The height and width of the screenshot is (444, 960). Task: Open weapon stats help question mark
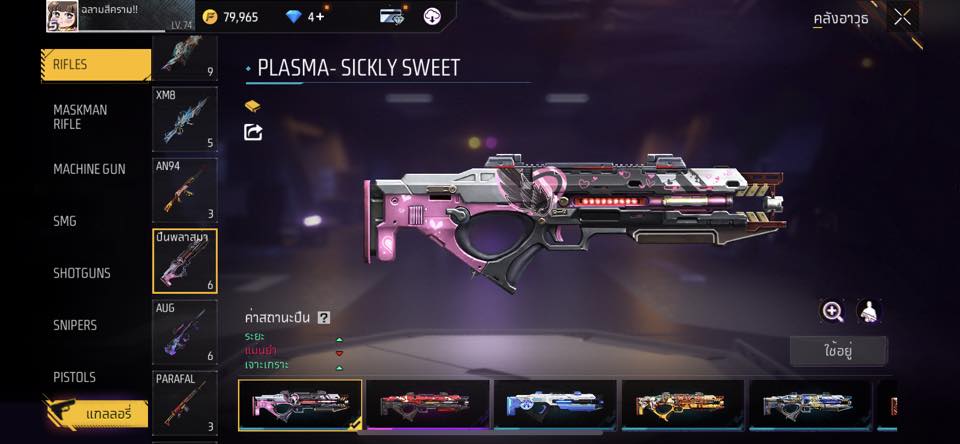pos(323,317)
